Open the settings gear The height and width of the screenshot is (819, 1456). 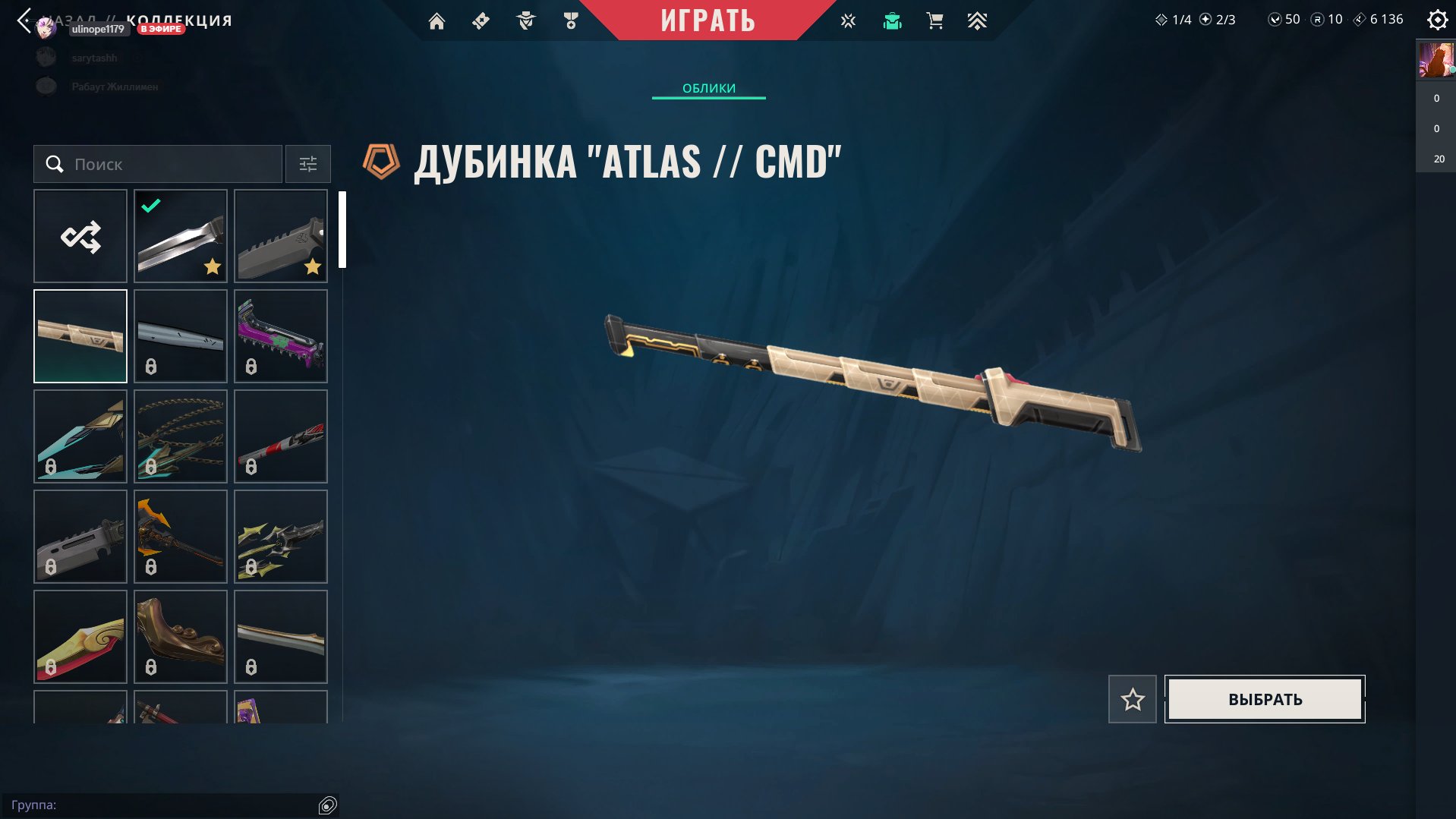(x=1436, y=20)
